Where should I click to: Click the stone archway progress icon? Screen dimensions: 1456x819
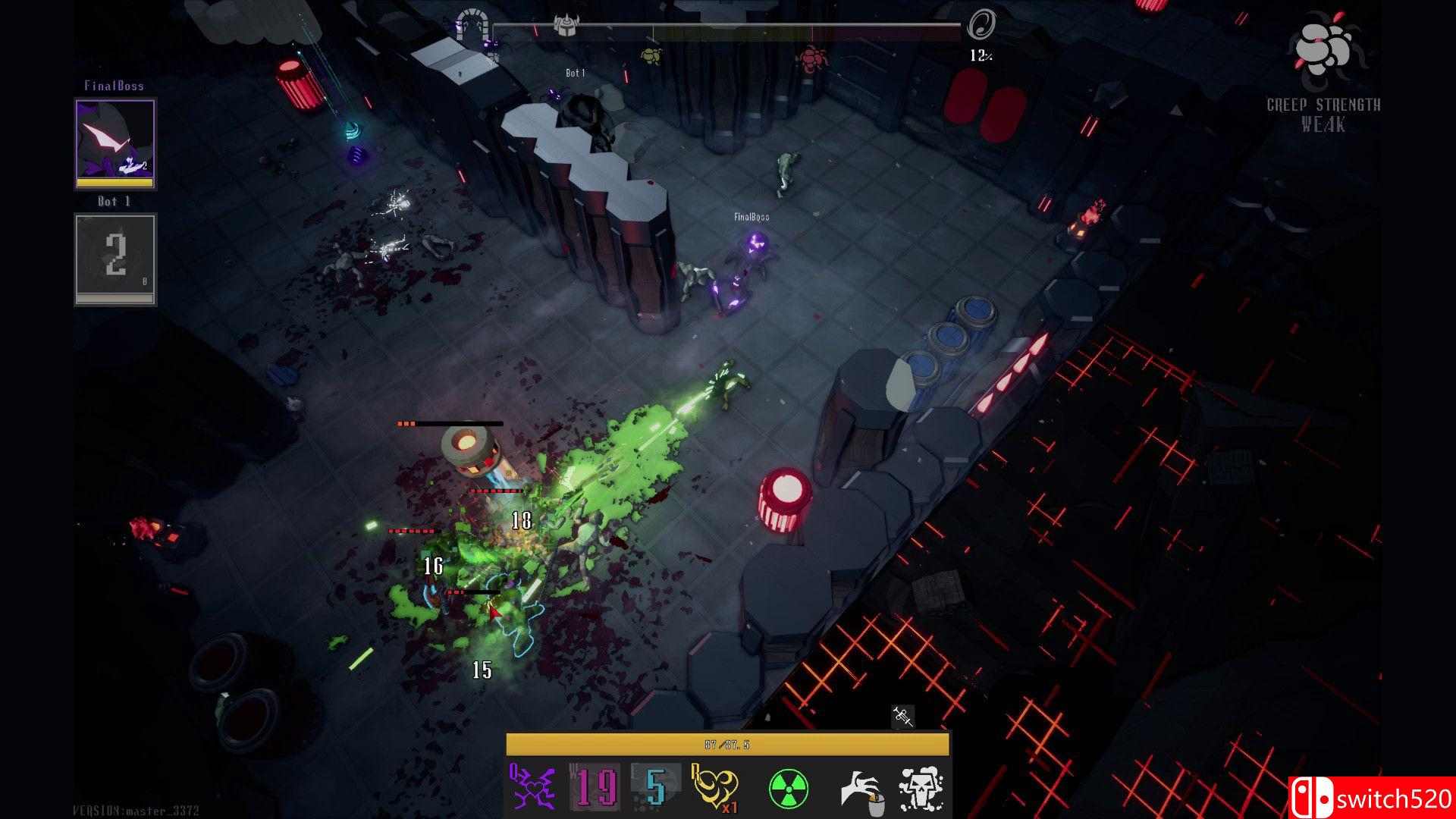pos(470,27)
